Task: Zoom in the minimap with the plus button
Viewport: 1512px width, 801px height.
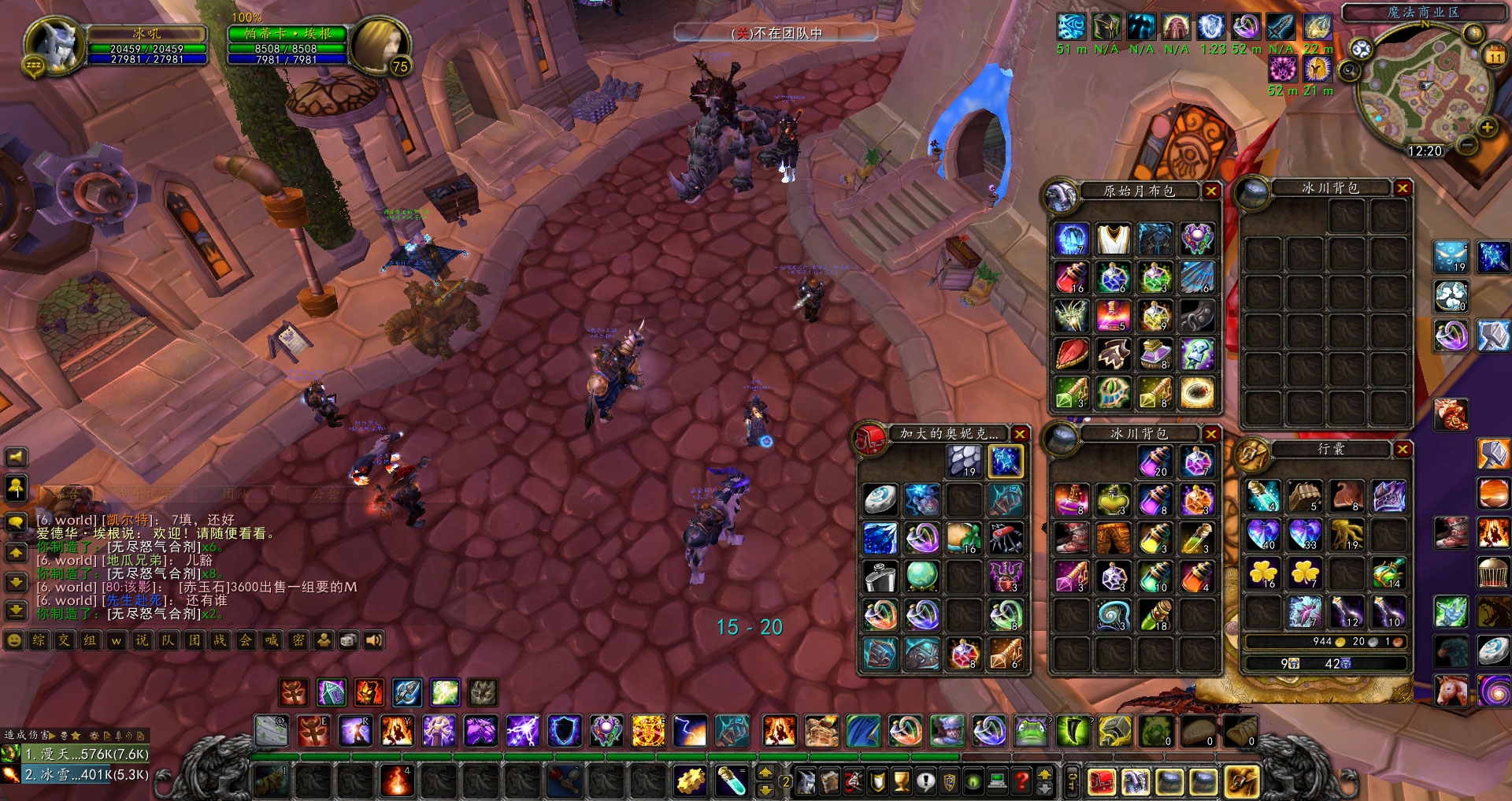Action: tap(1487, 127)
